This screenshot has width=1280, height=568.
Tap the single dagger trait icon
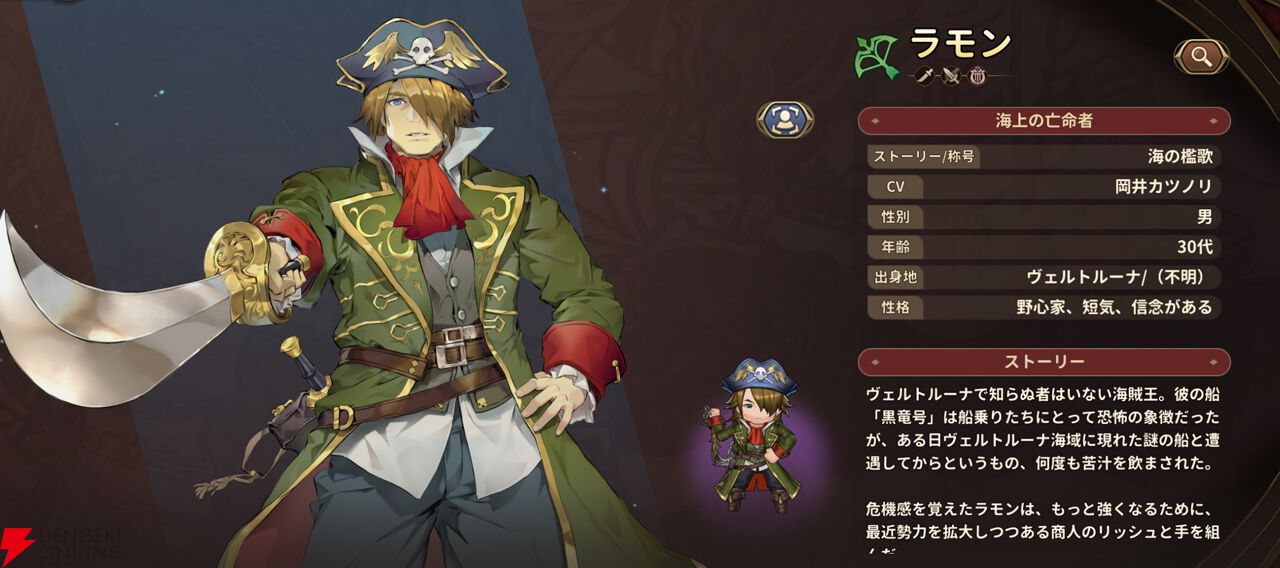pyautogui.click(x=924, y=75)
